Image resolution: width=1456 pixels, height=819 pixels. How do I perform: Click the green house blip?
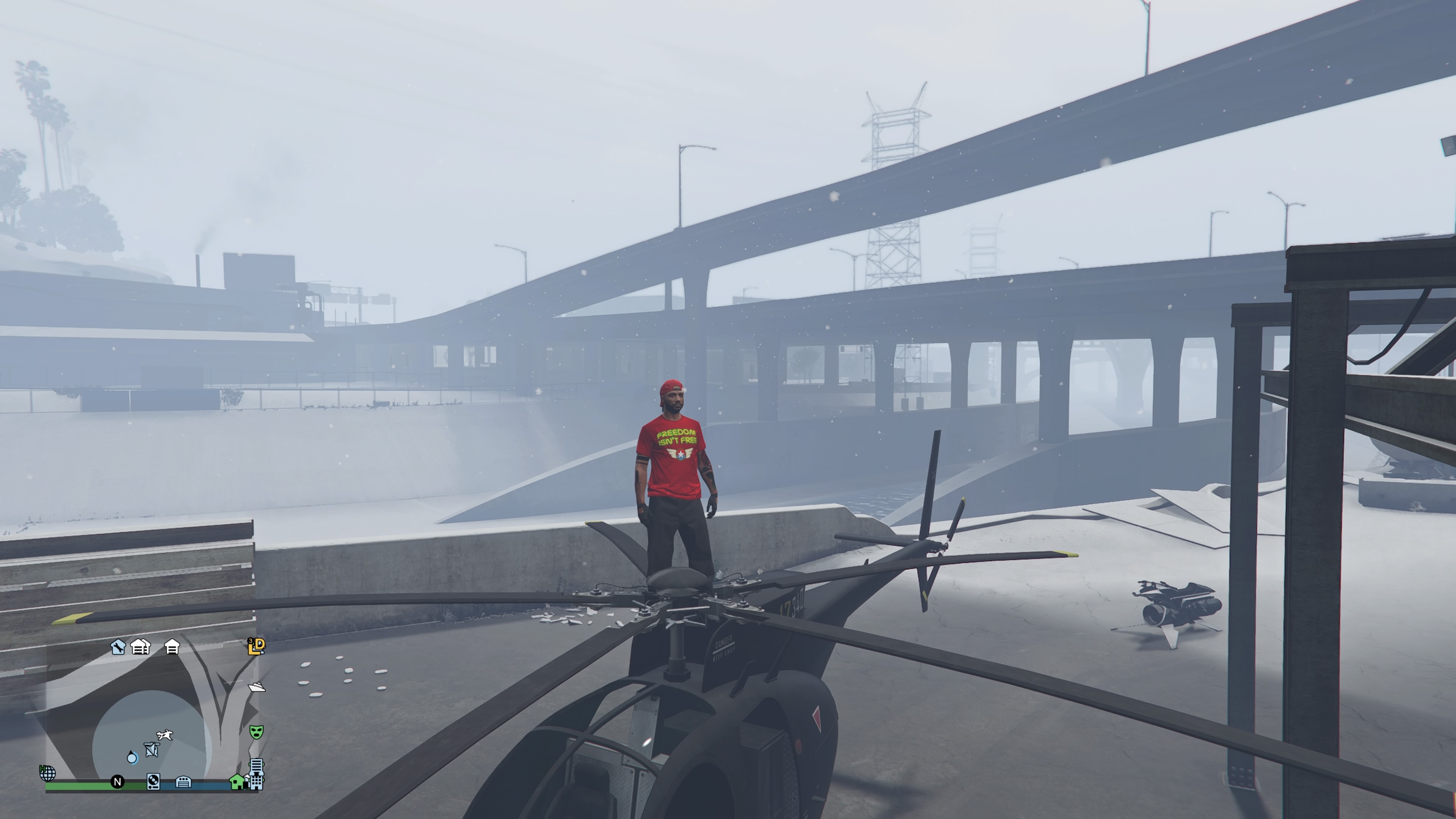tap(237, 782)
